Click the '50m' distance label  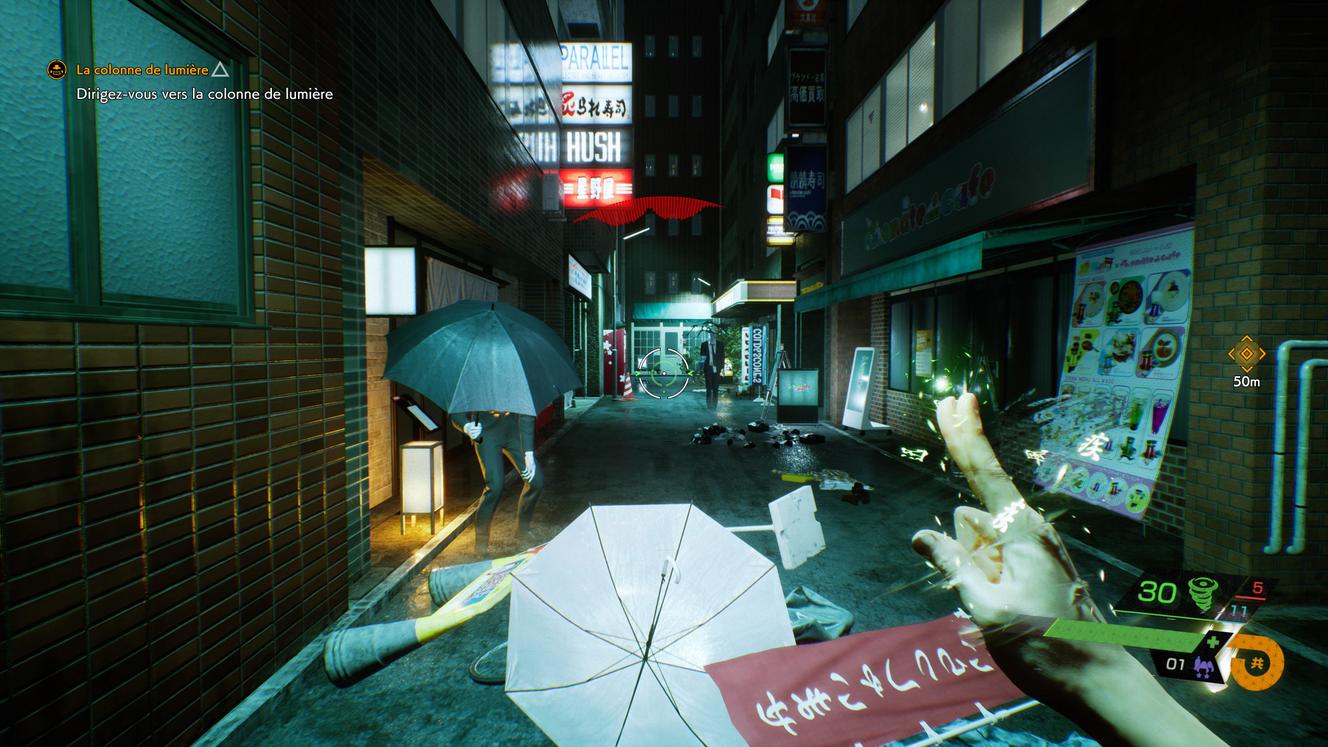tap(1245, 381)
